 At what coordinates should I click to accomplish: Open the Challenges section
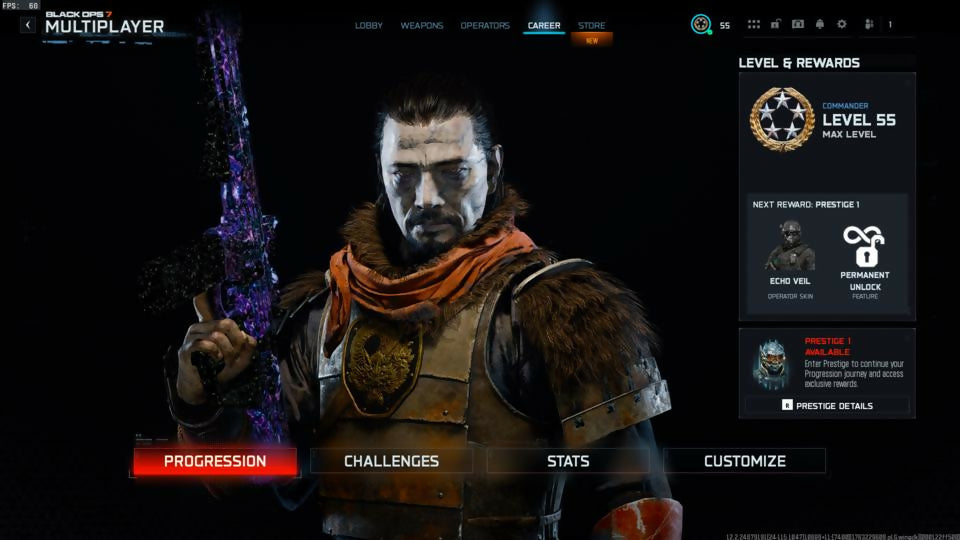[x=391, y=461]
